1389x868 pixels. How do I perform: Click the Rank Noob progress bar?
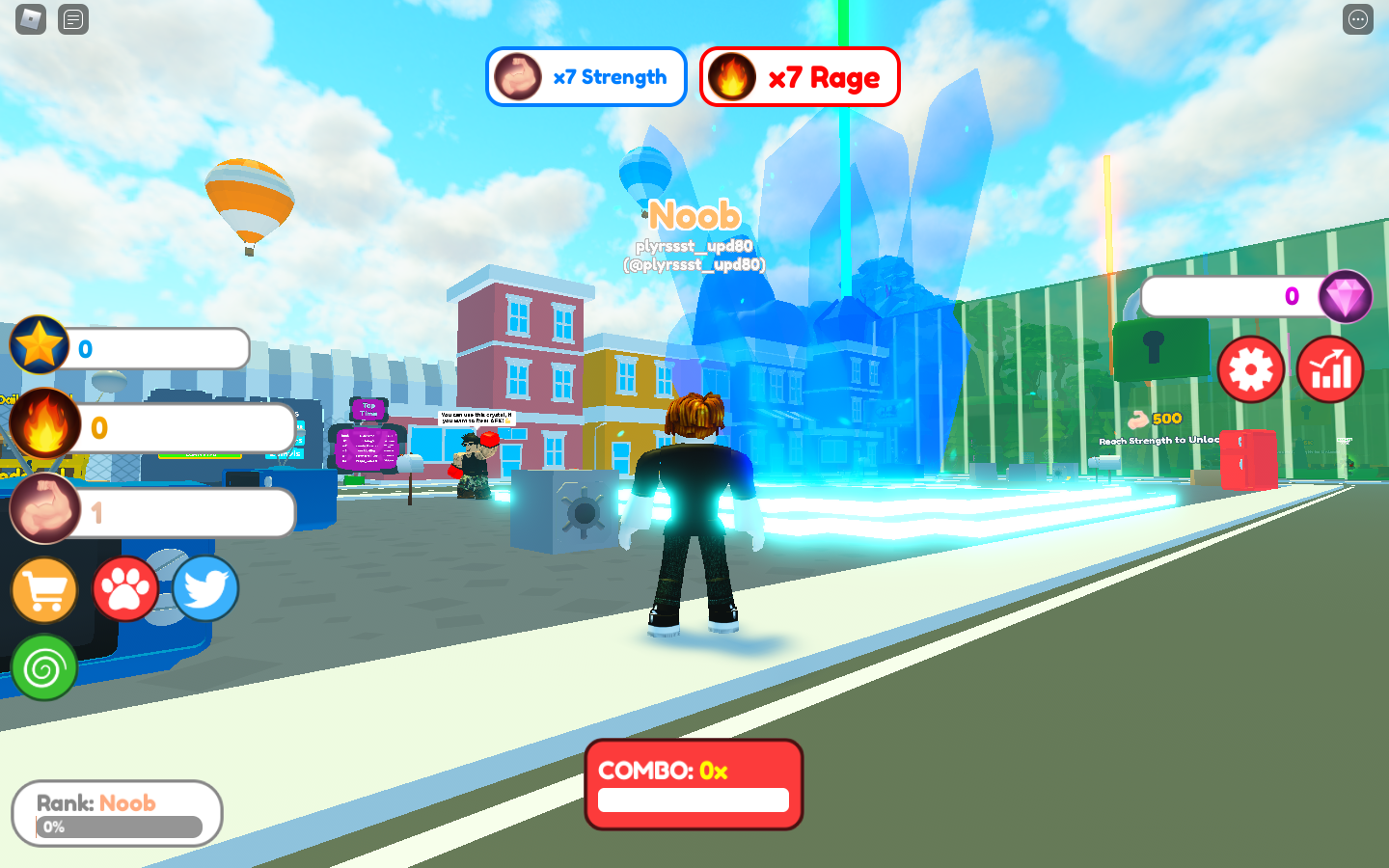[x=116, y=813]
